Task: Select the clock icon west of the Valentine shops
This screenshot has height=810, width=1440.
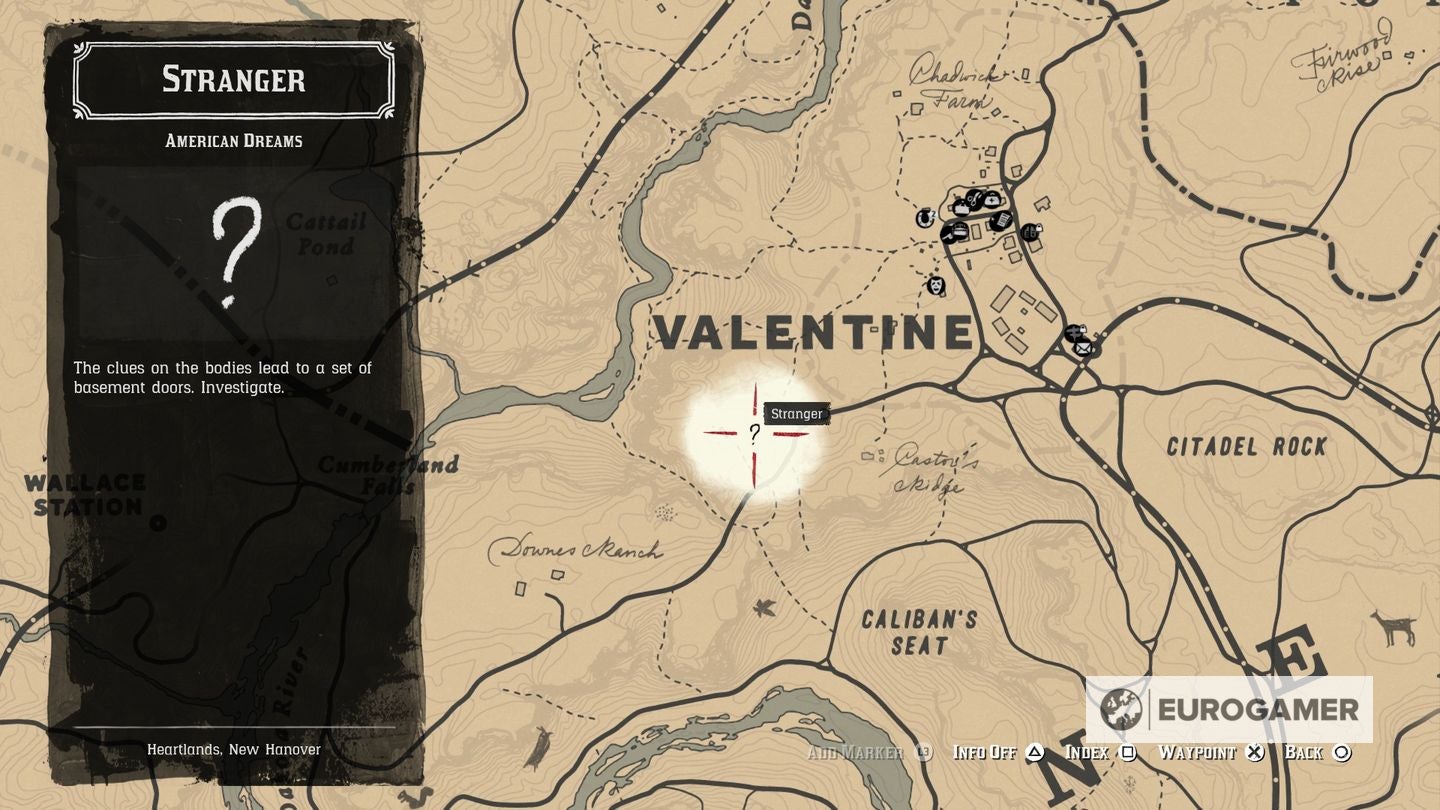Action: pyautogui.click(x=925, y=218)
